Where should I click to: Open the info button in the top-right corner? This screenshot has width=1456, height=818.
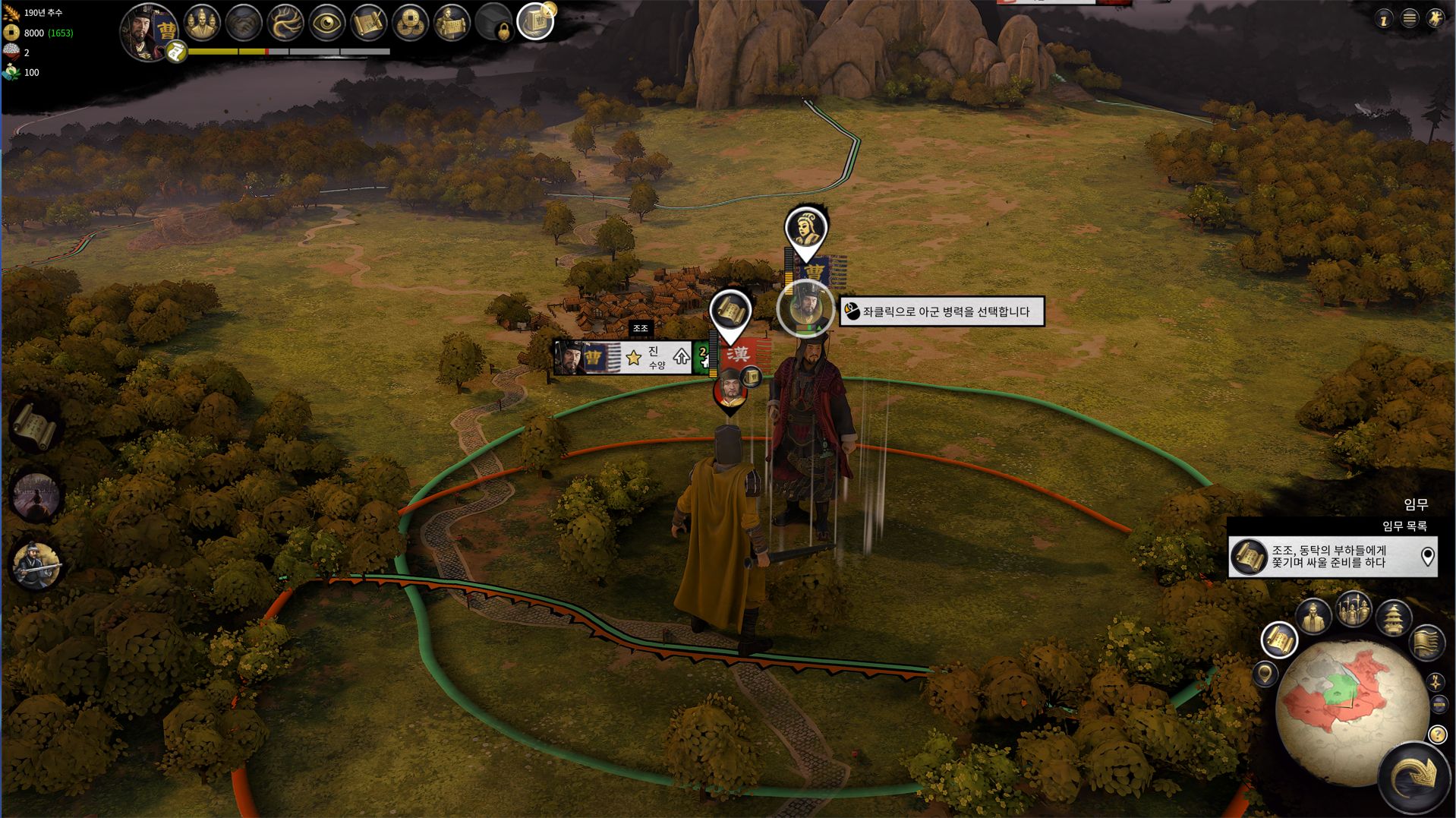[1383, 20]
